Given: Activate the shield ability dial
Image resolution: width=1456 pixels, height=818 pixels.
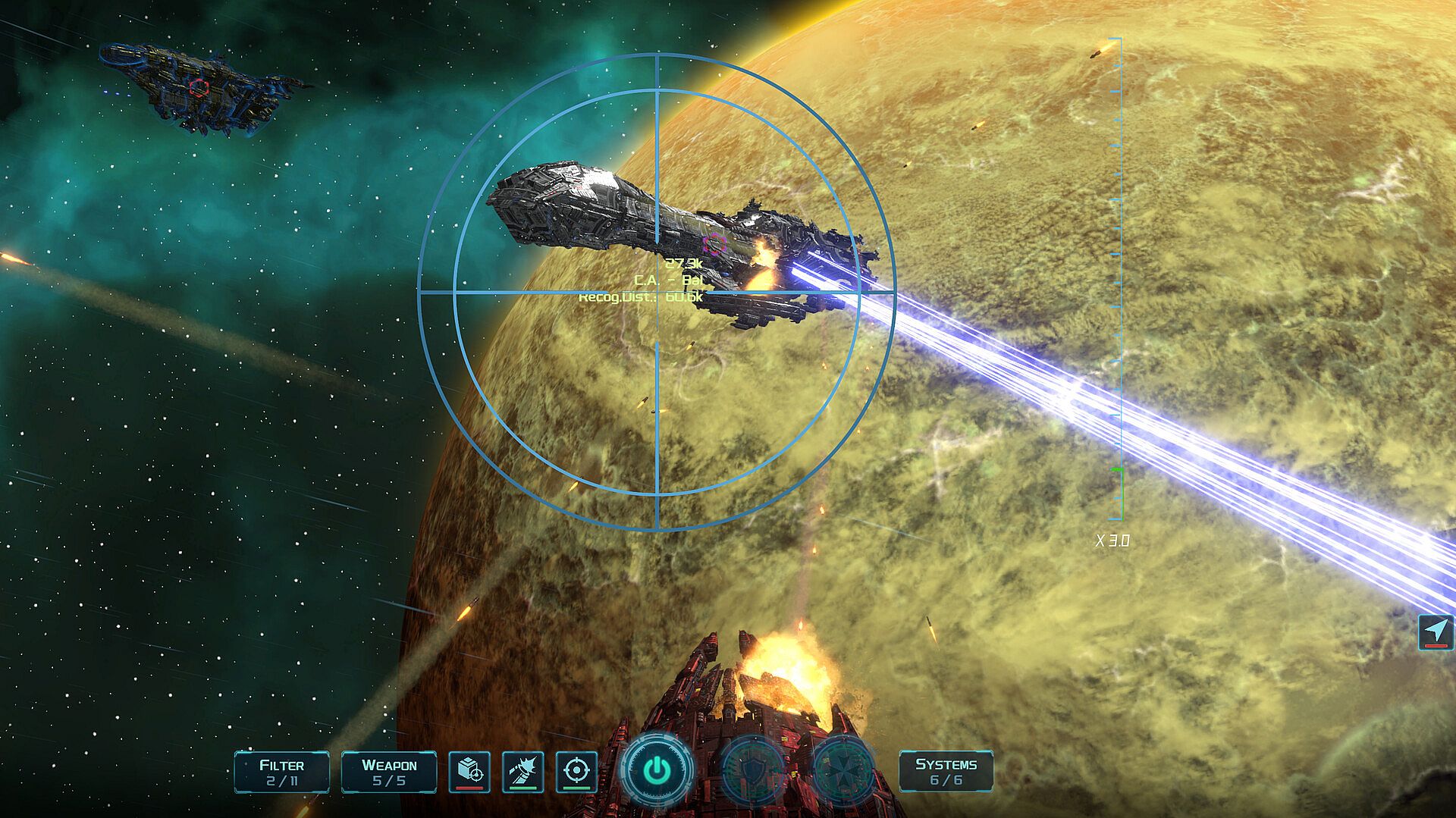Looking at the screenshot, I should click(753, 770).
